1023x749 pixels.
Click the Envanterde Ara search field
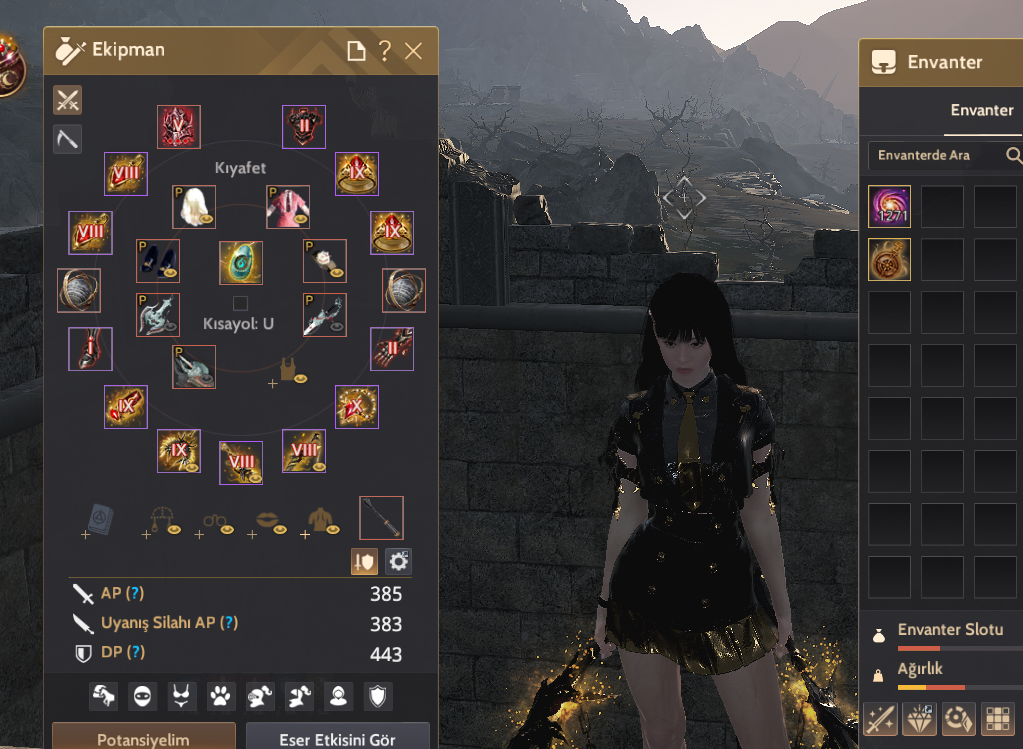pyautogui.click(x=935, y=155)
